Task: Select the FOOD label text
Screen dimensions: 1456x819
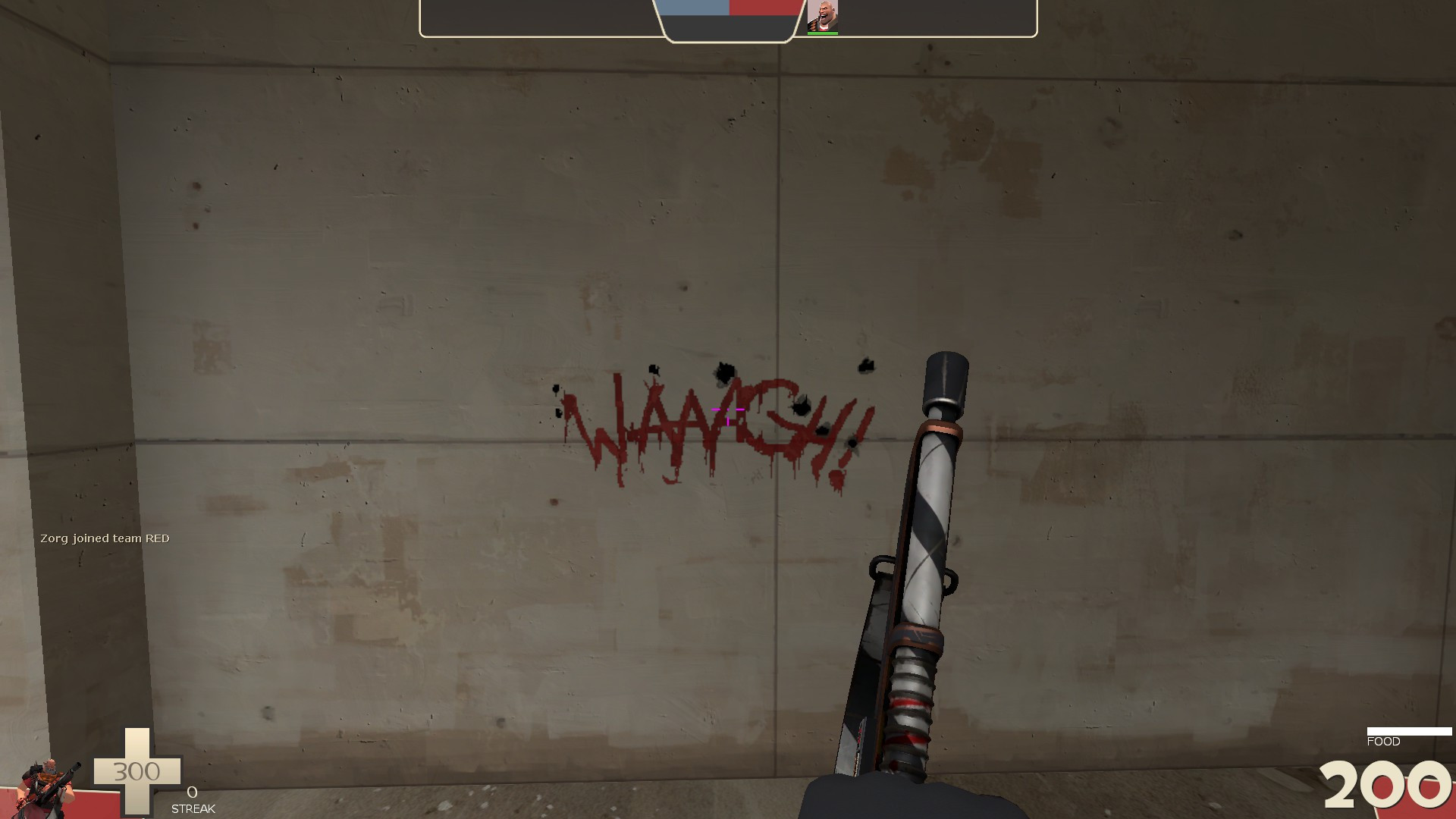Action: pos(1383,741)
